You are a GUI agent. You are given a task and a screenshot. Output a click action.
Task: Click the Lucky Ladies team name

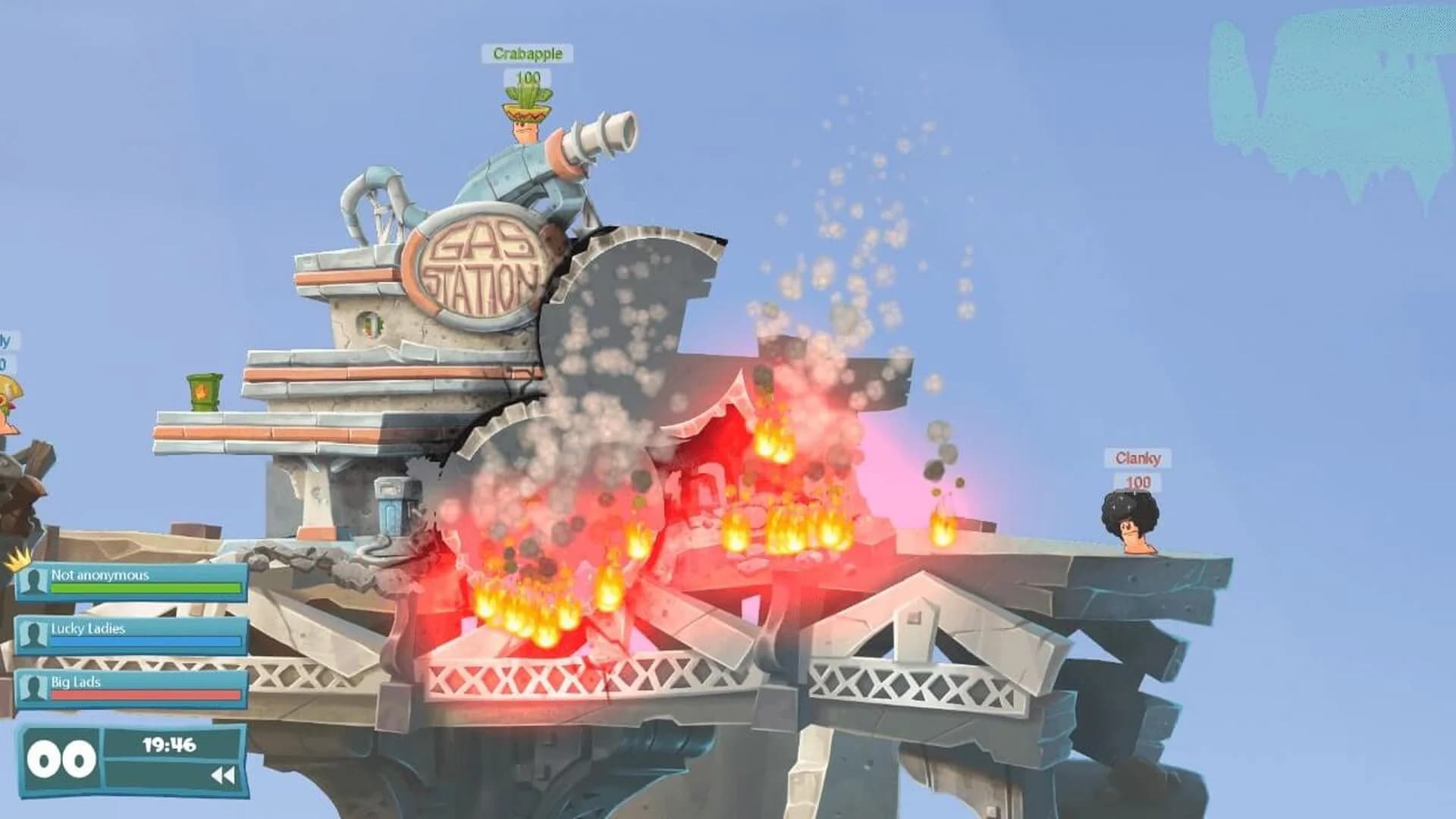coord(87,628)
